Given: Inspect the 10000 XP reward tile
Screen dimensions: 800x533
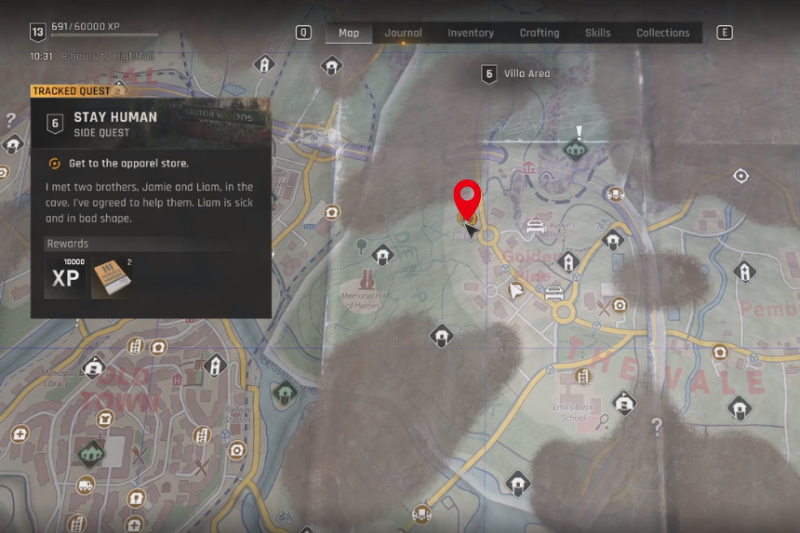Looking at the screenshot, I should coord(65,278).
